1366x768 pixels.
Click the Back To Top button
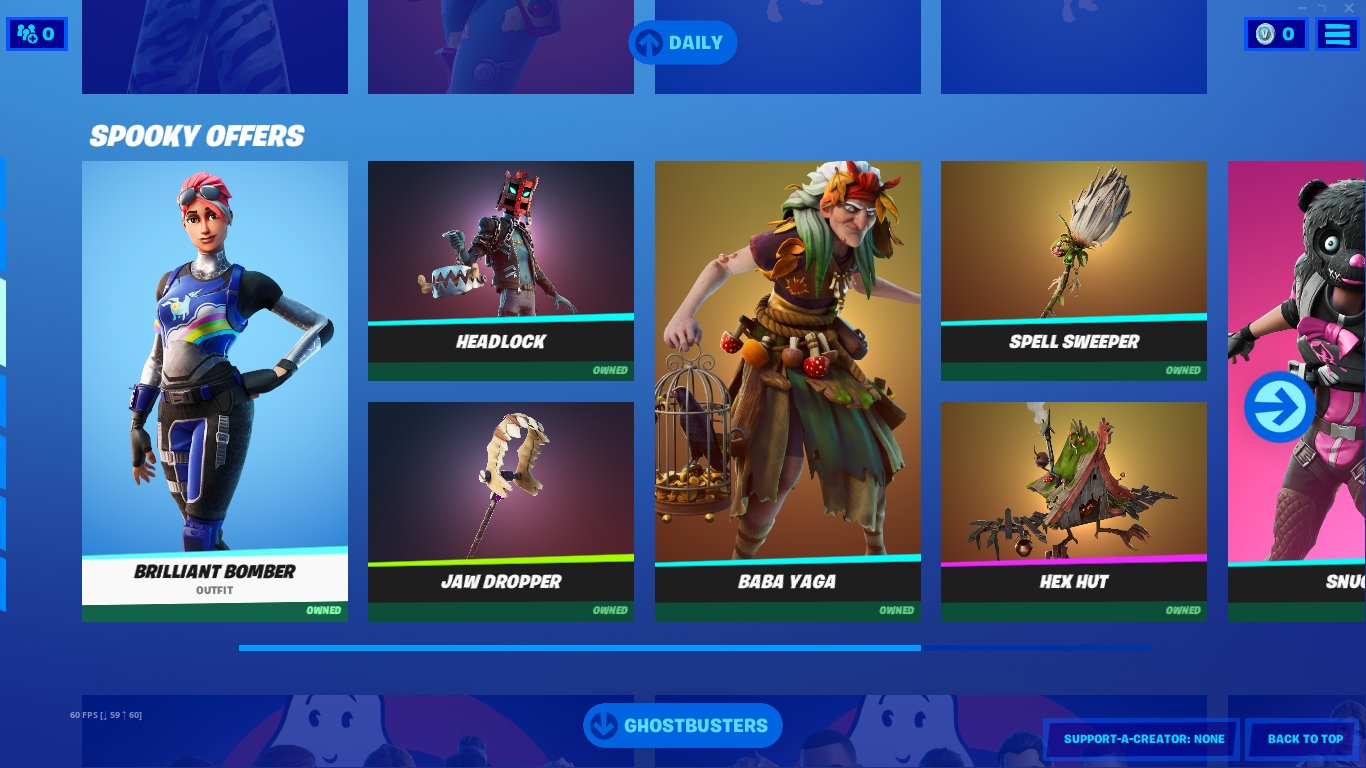pos(1305,739)
